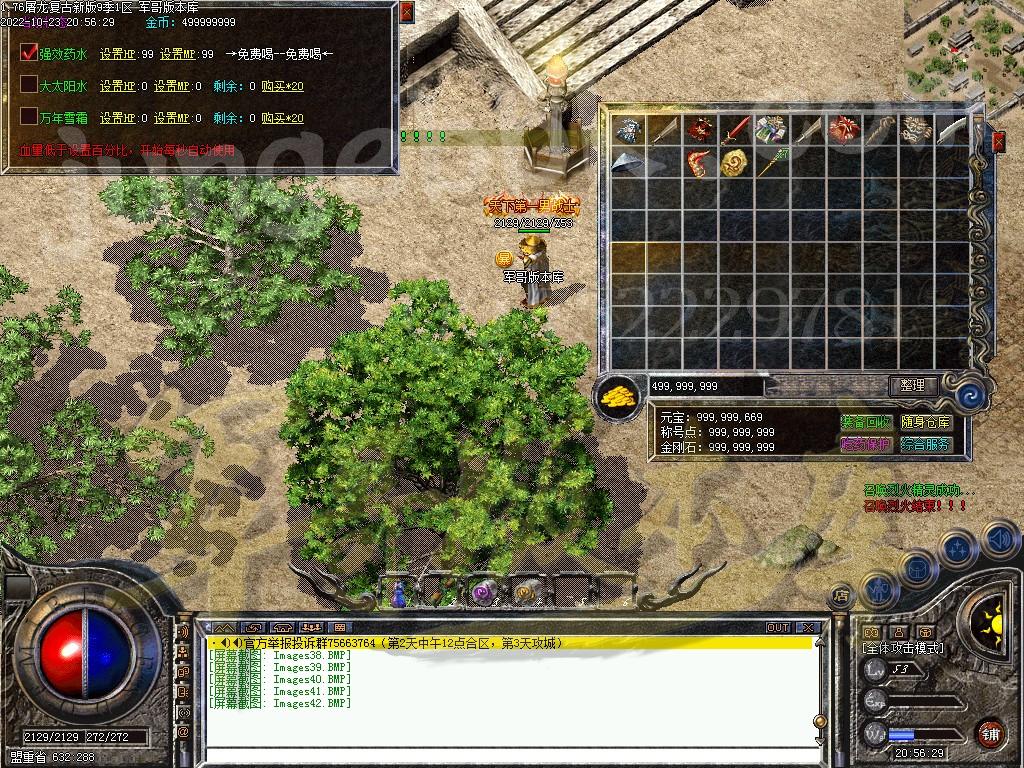This screenshot has width=1024, height=768.
Task: Buy 20 大太阳水 via 购买*20 link
Action: coord(282,86)
